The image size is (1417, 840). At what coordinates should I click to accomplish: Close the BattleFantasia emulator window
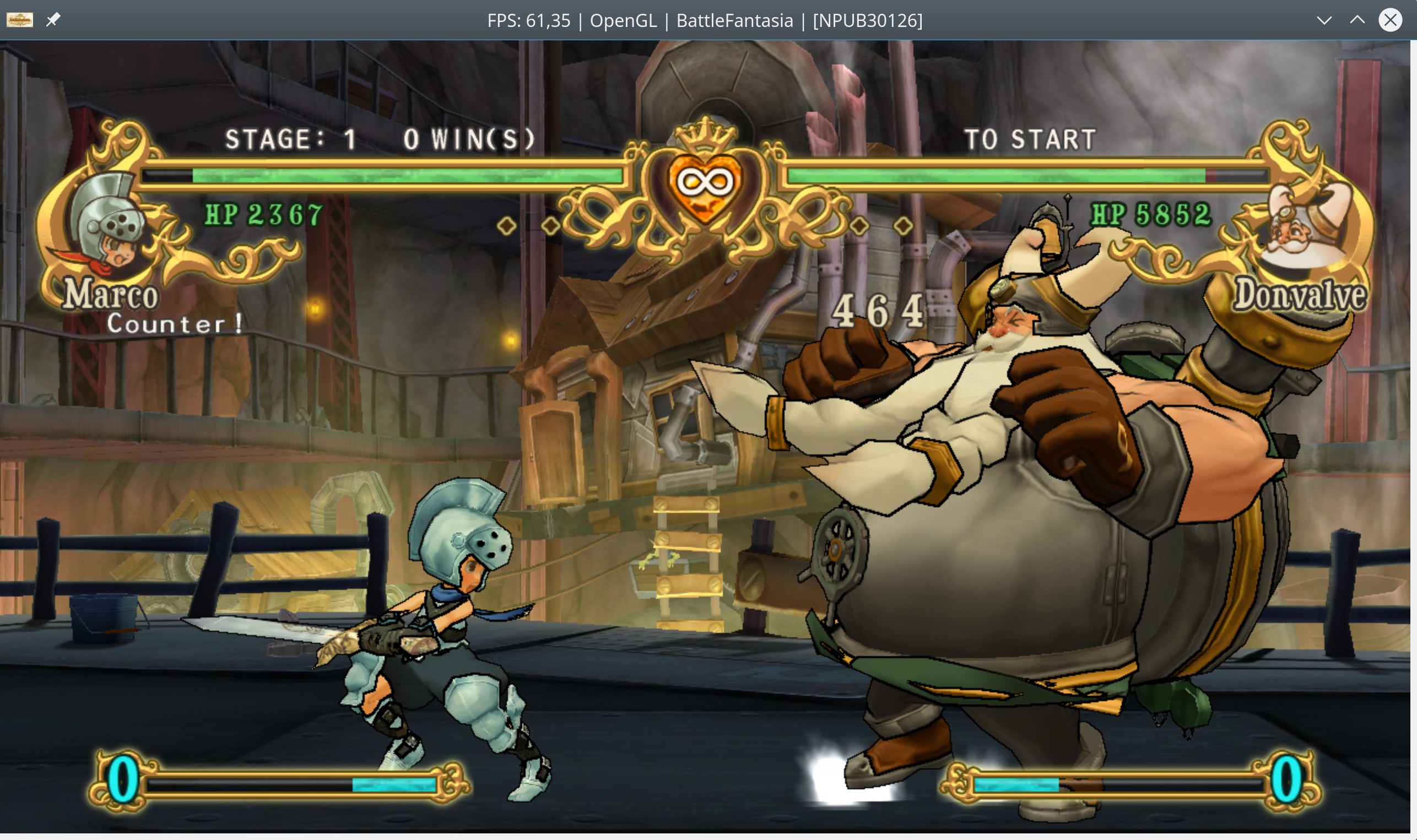(1391, 20)
